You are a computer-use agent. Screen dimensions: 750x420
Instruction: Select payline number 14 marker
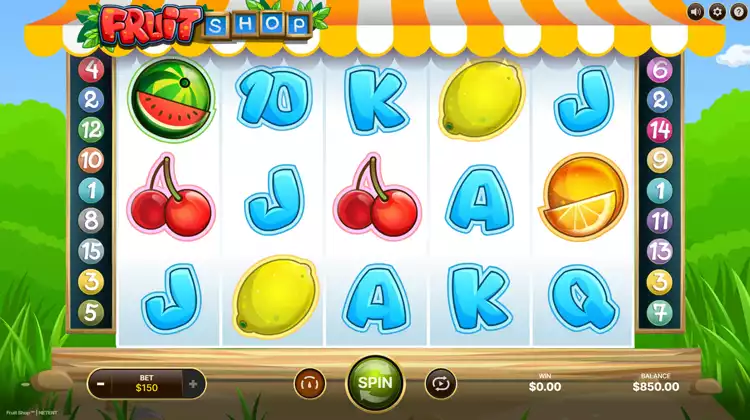(x=660, y=129)
